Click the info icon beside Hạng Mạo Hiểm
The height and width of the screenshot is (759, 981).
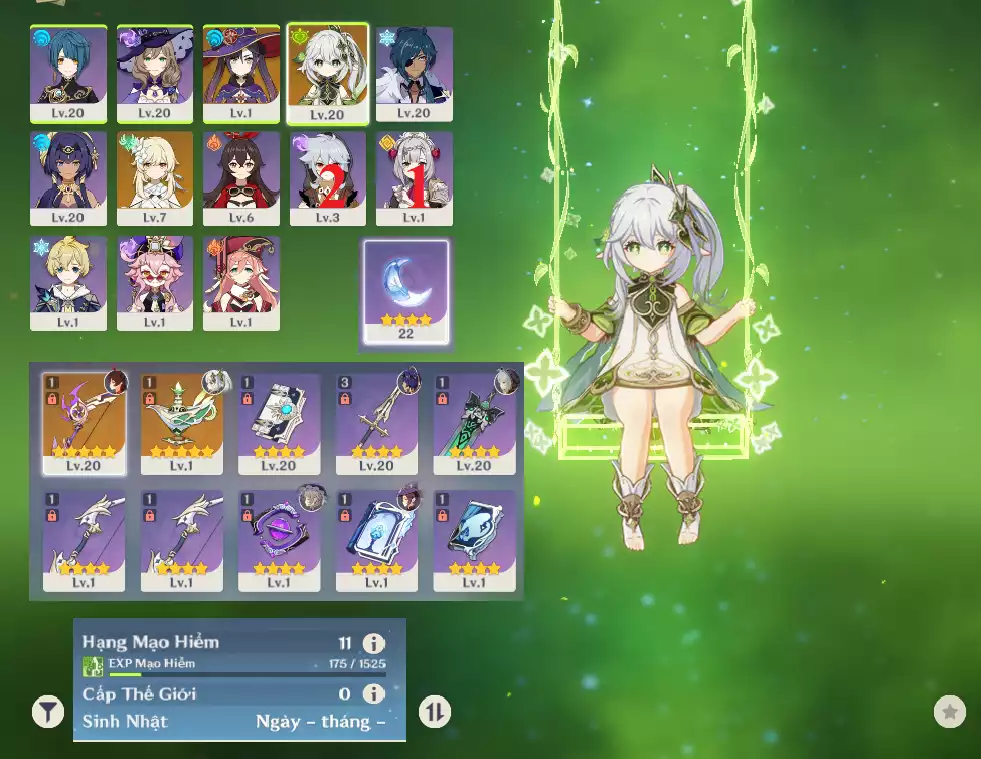373,643
